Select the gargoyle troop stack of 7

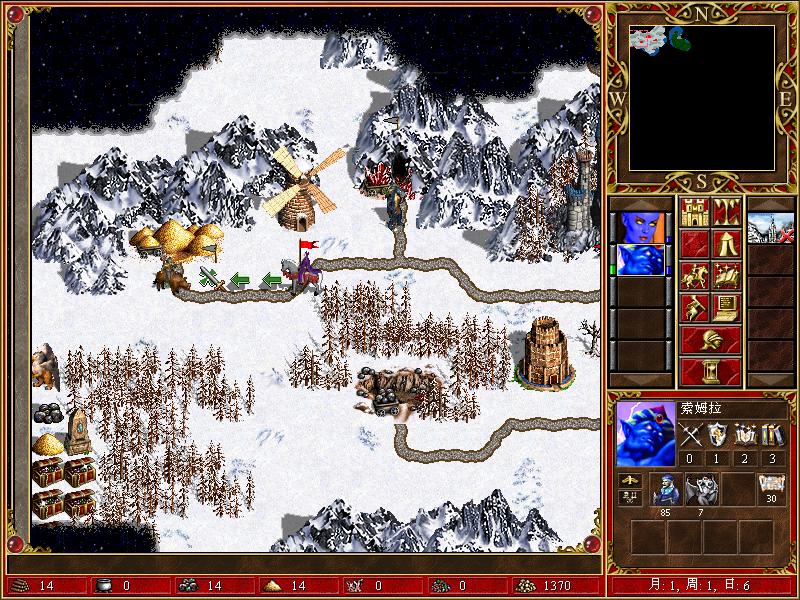coord(702,489)
